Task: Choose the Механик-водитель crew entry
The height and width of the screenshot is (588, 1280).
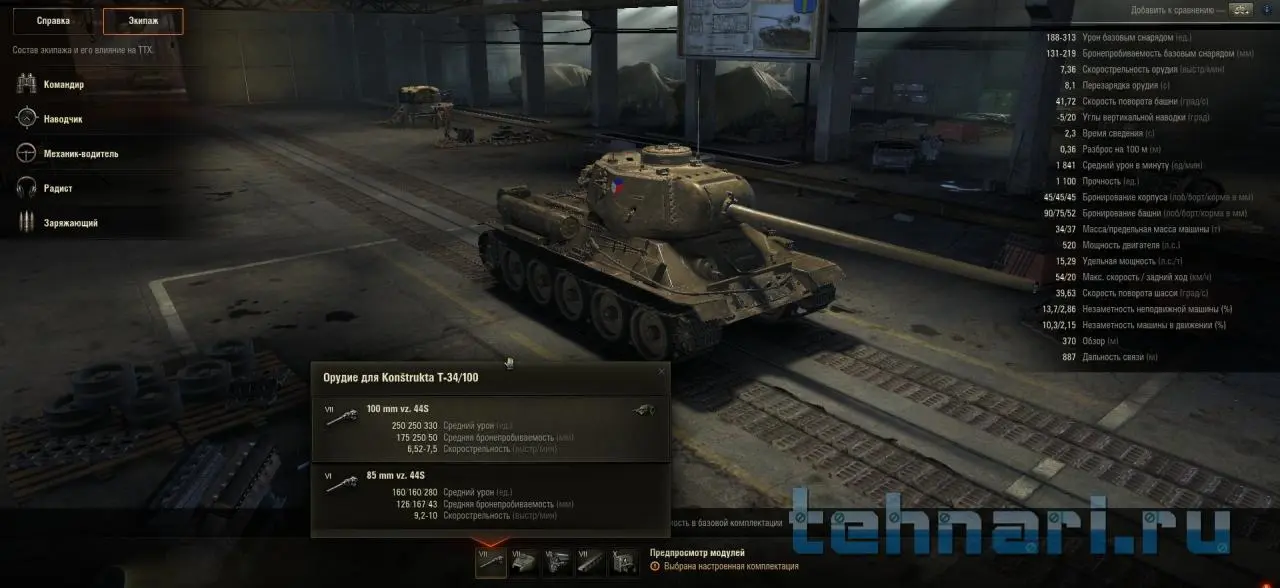Action: pos(79,154)
